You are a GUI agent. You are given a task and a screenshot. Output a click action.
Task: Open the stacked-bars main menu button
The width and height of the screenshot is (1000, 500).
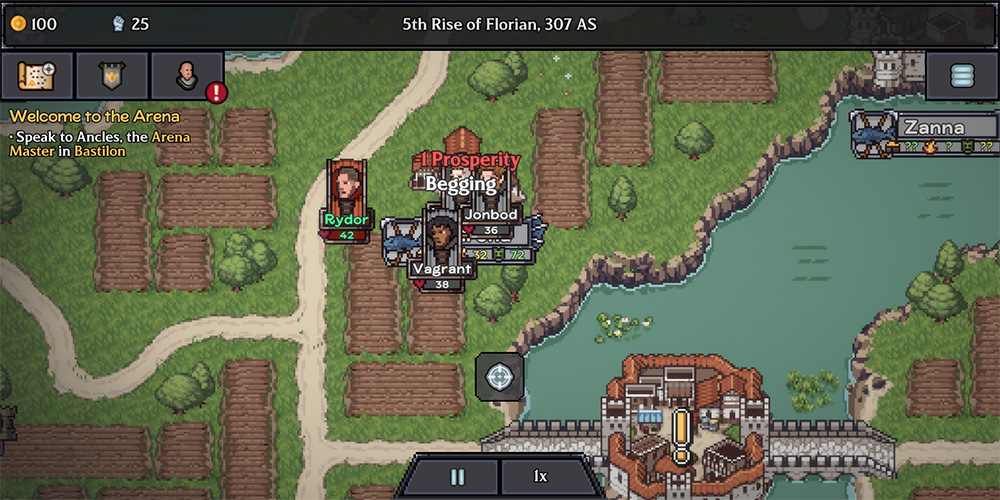(x=961, y=76)
